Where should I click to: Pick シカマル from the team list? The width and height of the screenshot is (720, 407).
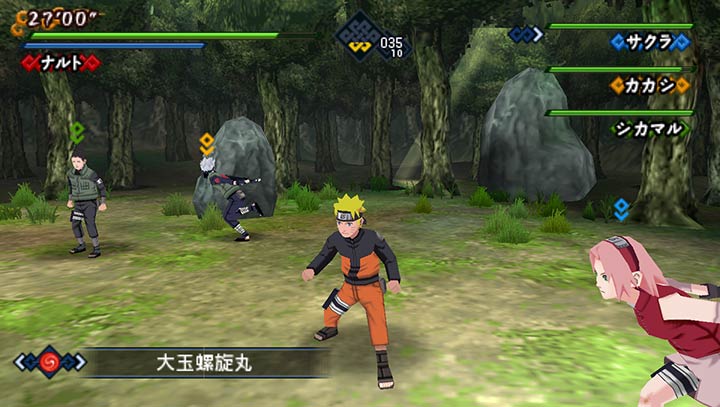649,128
